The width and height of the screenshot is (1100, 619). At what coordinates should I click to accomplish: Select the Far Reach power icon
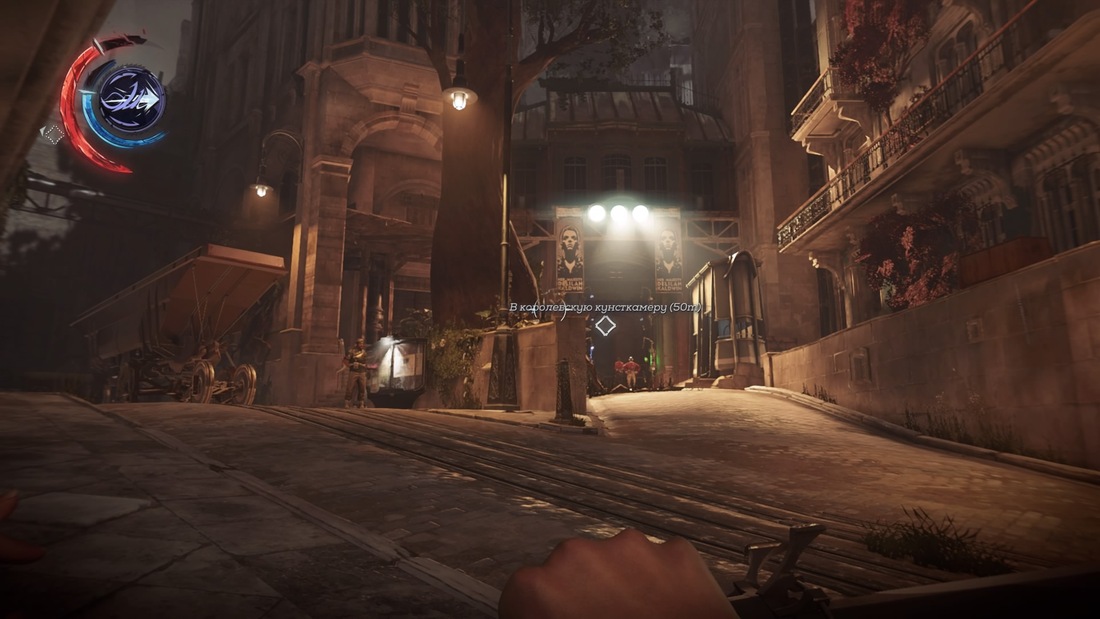pyautogui.click(x=131, y=100)
